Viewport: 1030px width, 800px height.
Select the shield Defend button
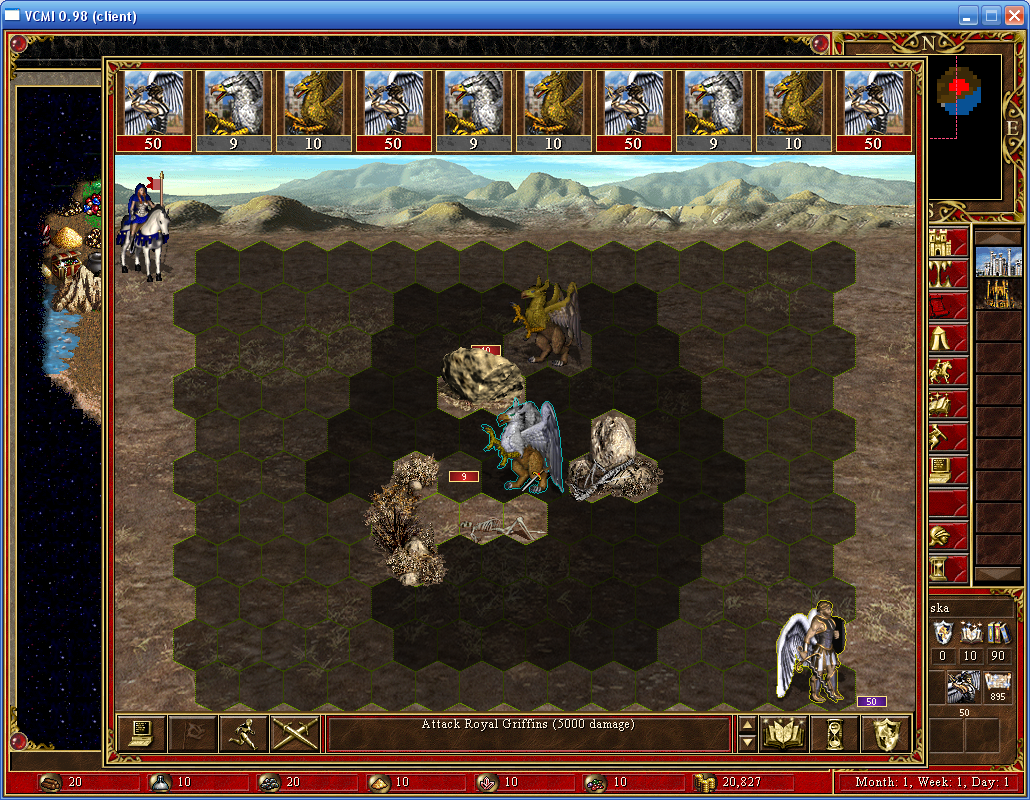click(885, 734)
